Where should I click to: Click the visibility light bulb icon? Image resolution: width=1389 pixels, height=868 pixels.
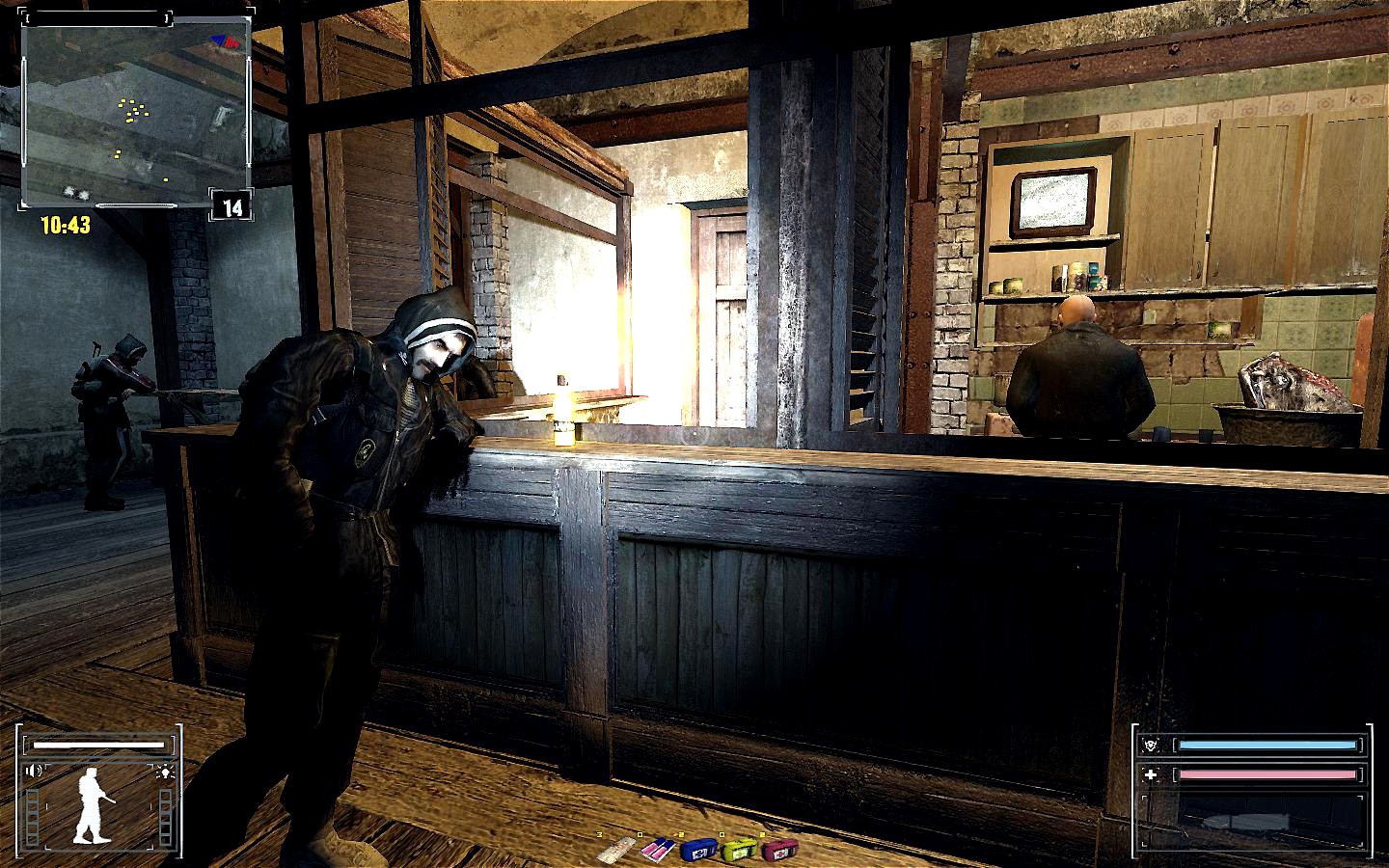[x=166, y=771]
